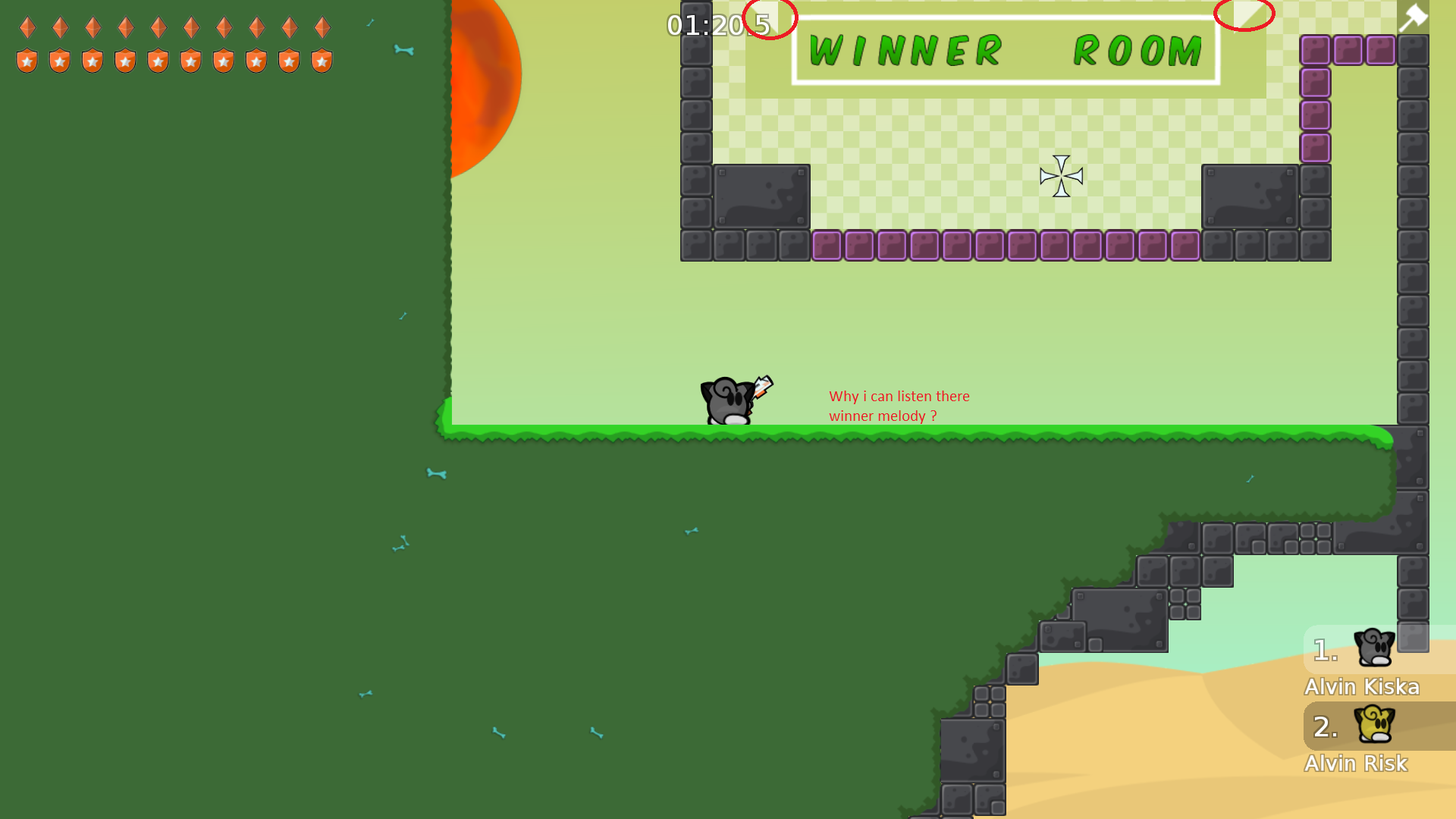The width and height of the screenshot is (1456, 819).
Task: Click the third diamond gem icon
Action: 93,27
